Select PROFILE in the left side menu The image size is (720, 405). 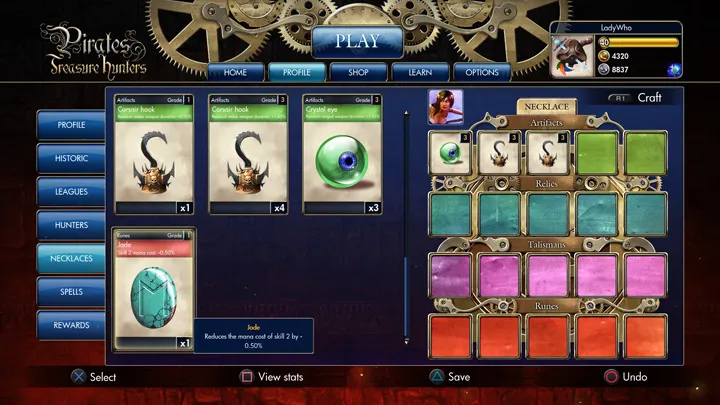(71, 125)
